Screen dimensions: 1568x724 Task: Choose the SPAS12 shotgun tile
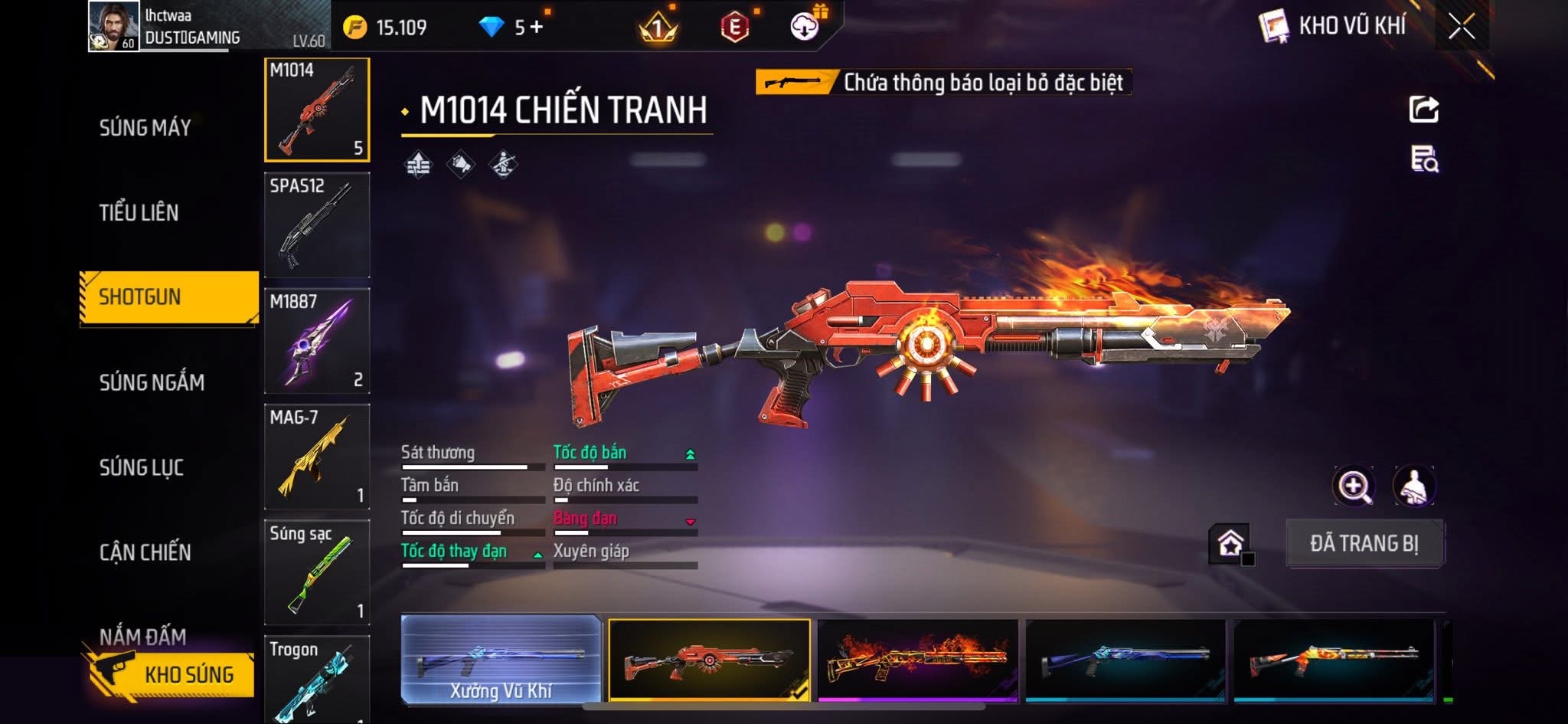pos(317,225)
